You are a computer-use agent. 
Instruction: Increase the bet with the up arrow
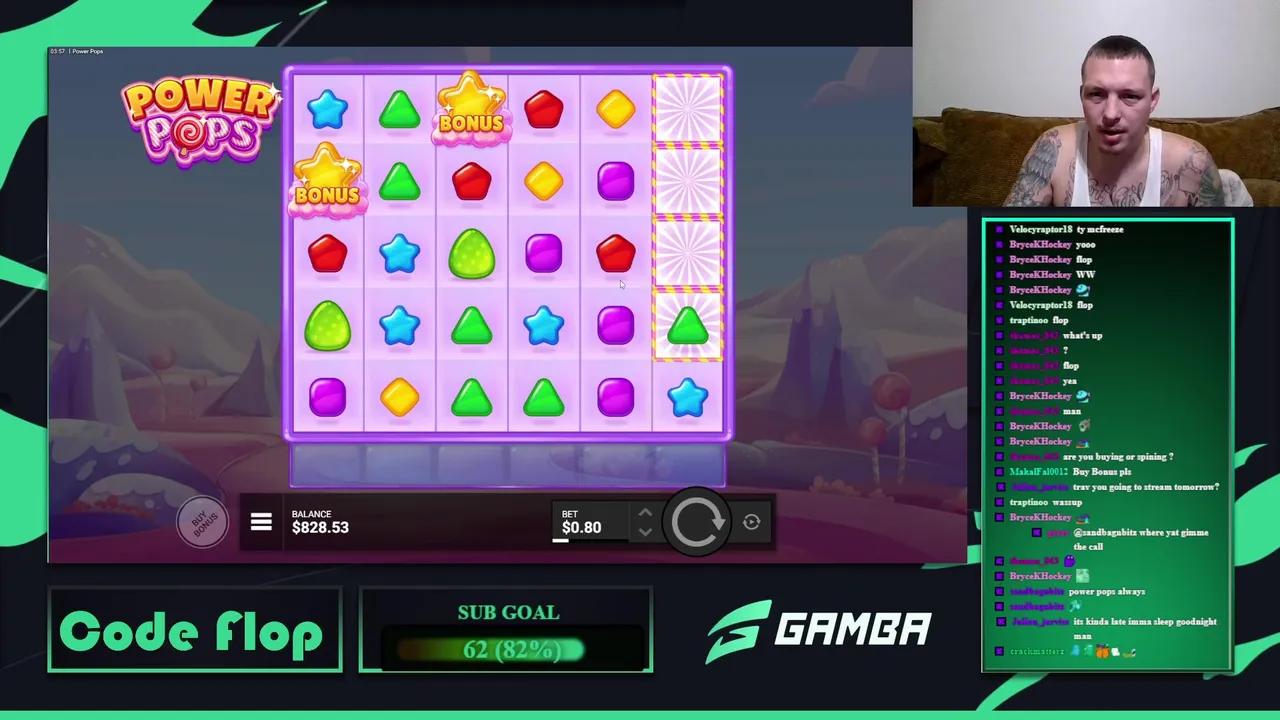click(645, 512)
